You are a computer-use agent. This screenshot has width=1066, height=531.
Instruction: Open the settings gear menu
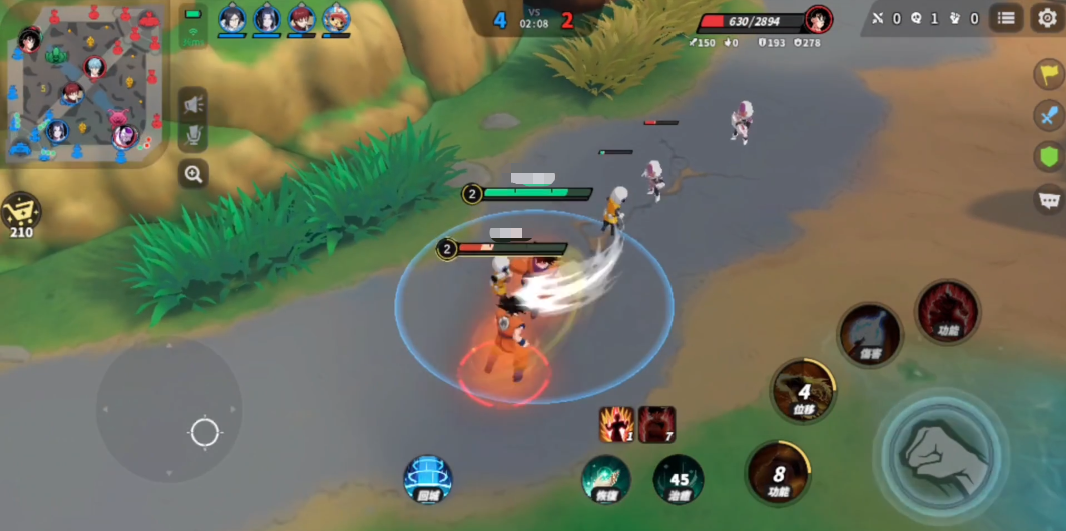coord(1047,18)
